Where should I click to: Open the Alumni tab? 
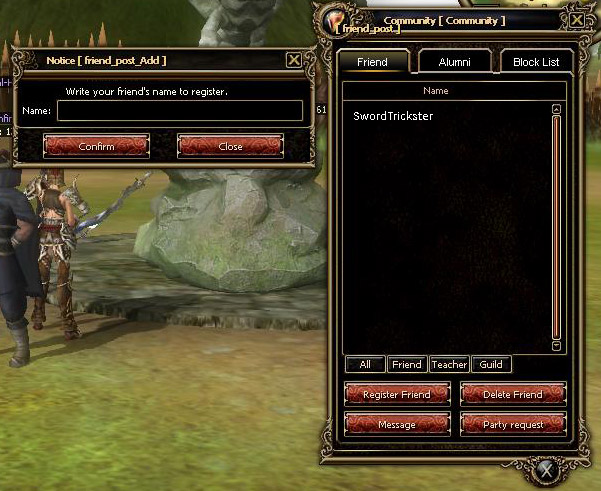[x=454, y=62]
